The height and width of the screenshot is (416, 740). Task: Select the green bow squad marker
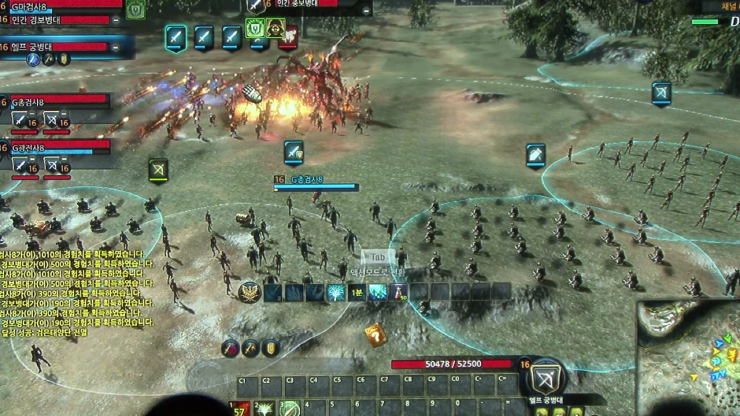158,170
